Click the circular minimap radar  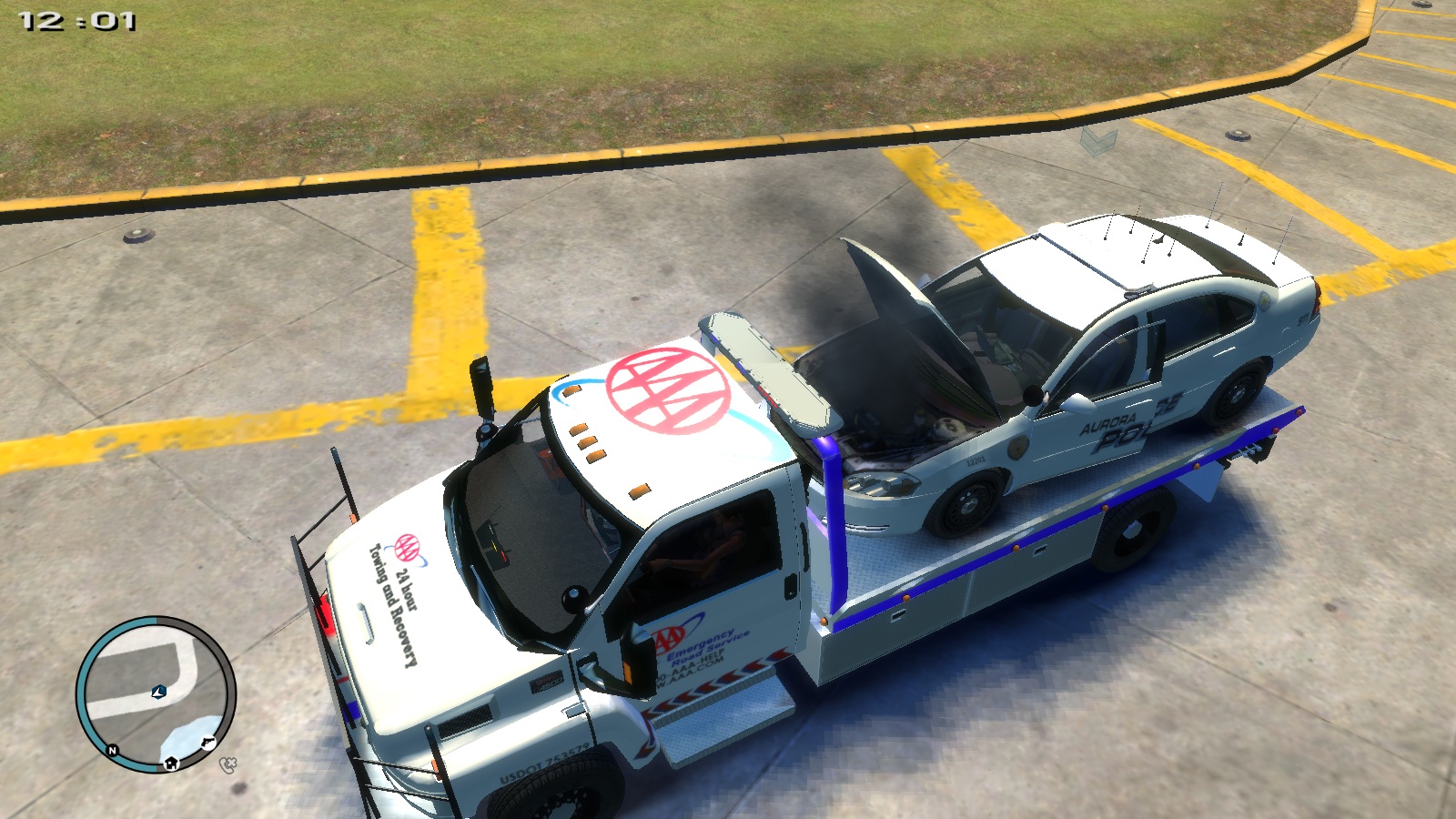pyautogui.click(x=156, y=694)
